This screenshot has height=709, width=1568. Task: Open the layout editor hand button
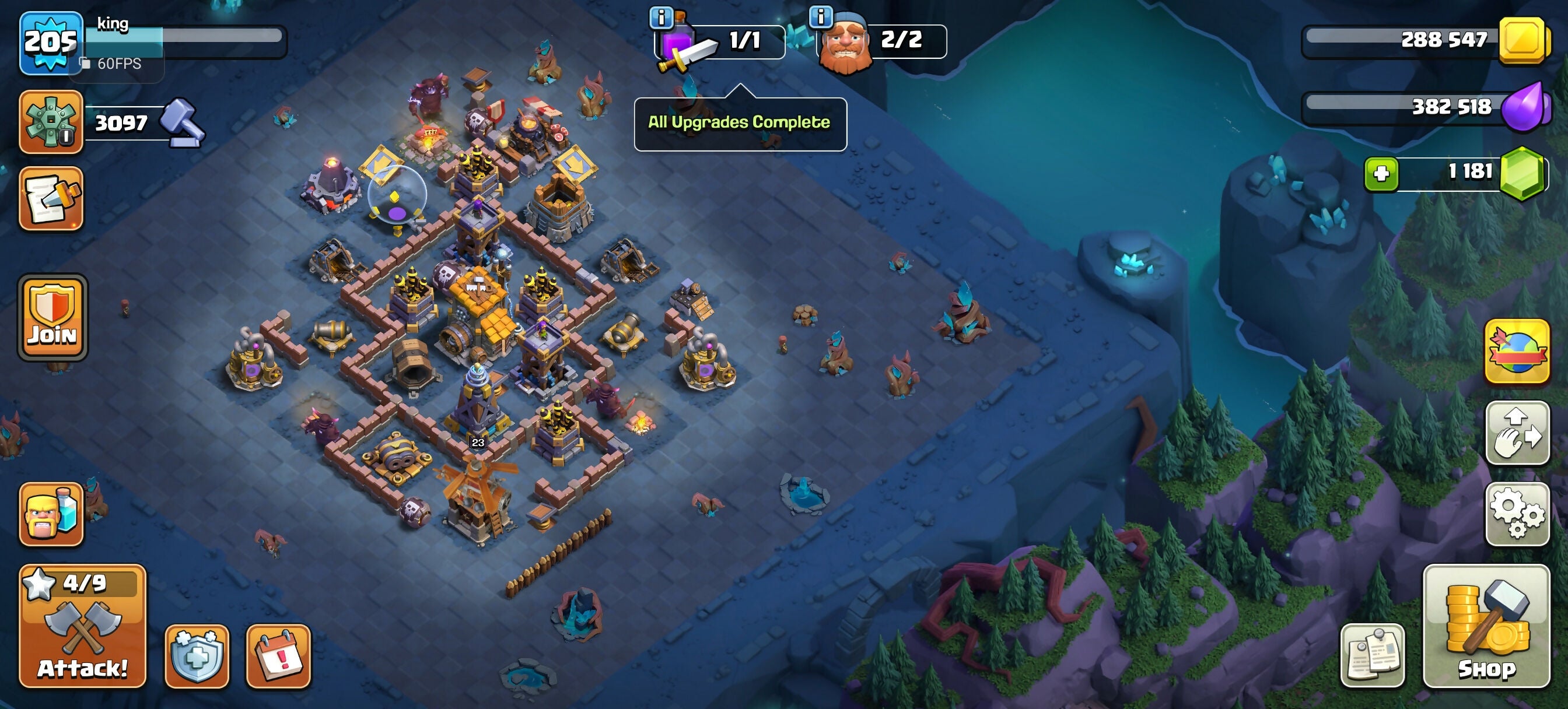1516,433
